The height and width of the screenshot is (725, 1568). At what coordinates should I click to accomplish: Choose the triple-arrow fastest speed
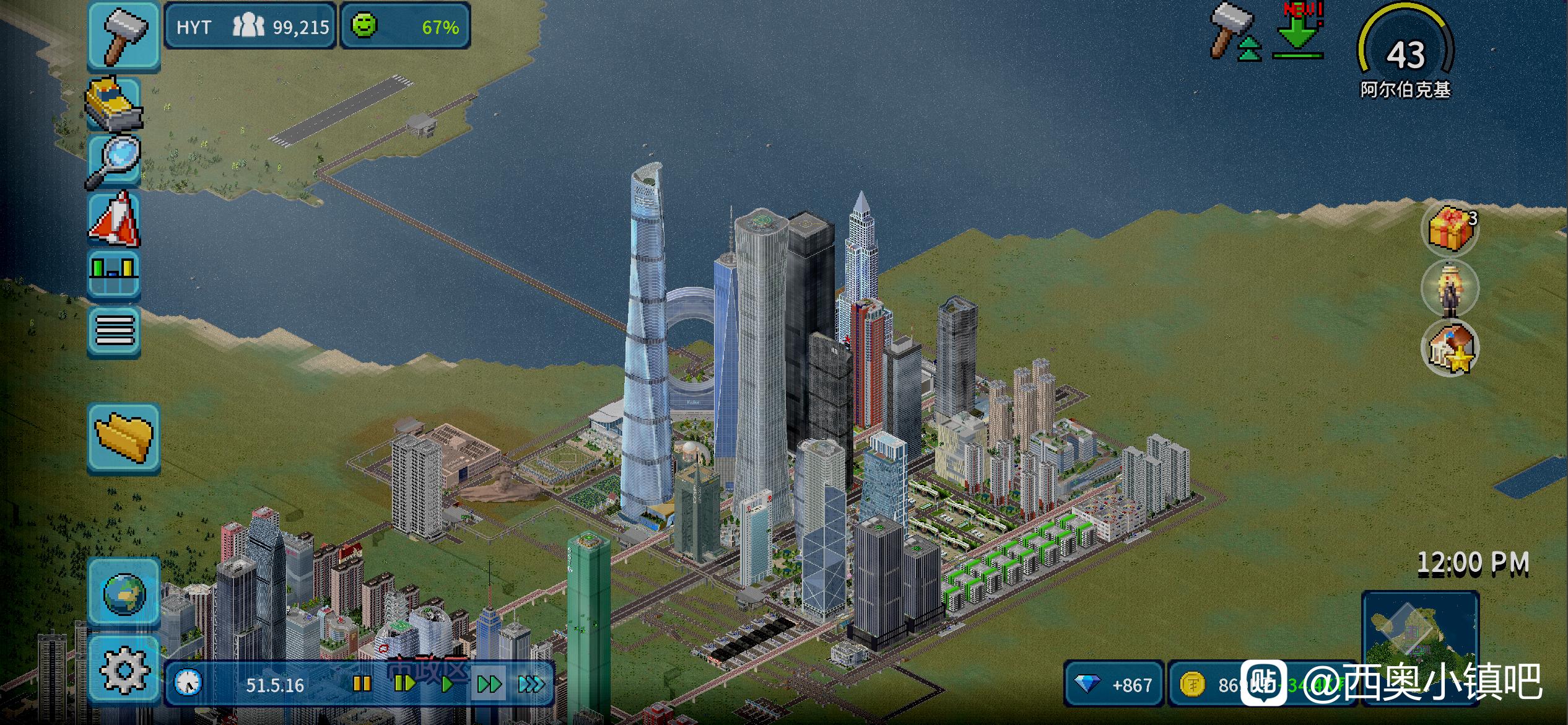point(531,684)
